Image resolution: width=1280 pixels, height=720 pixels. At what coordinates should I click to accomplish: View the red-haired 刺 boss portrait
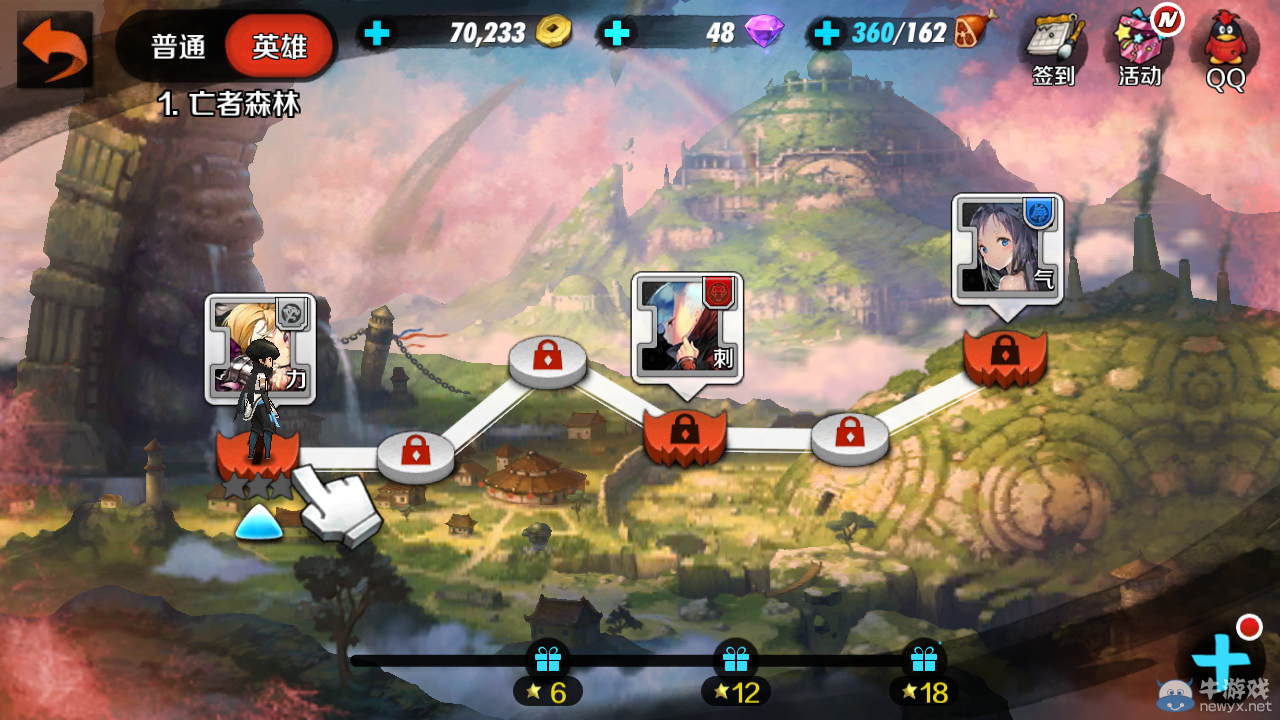[687, 327]
